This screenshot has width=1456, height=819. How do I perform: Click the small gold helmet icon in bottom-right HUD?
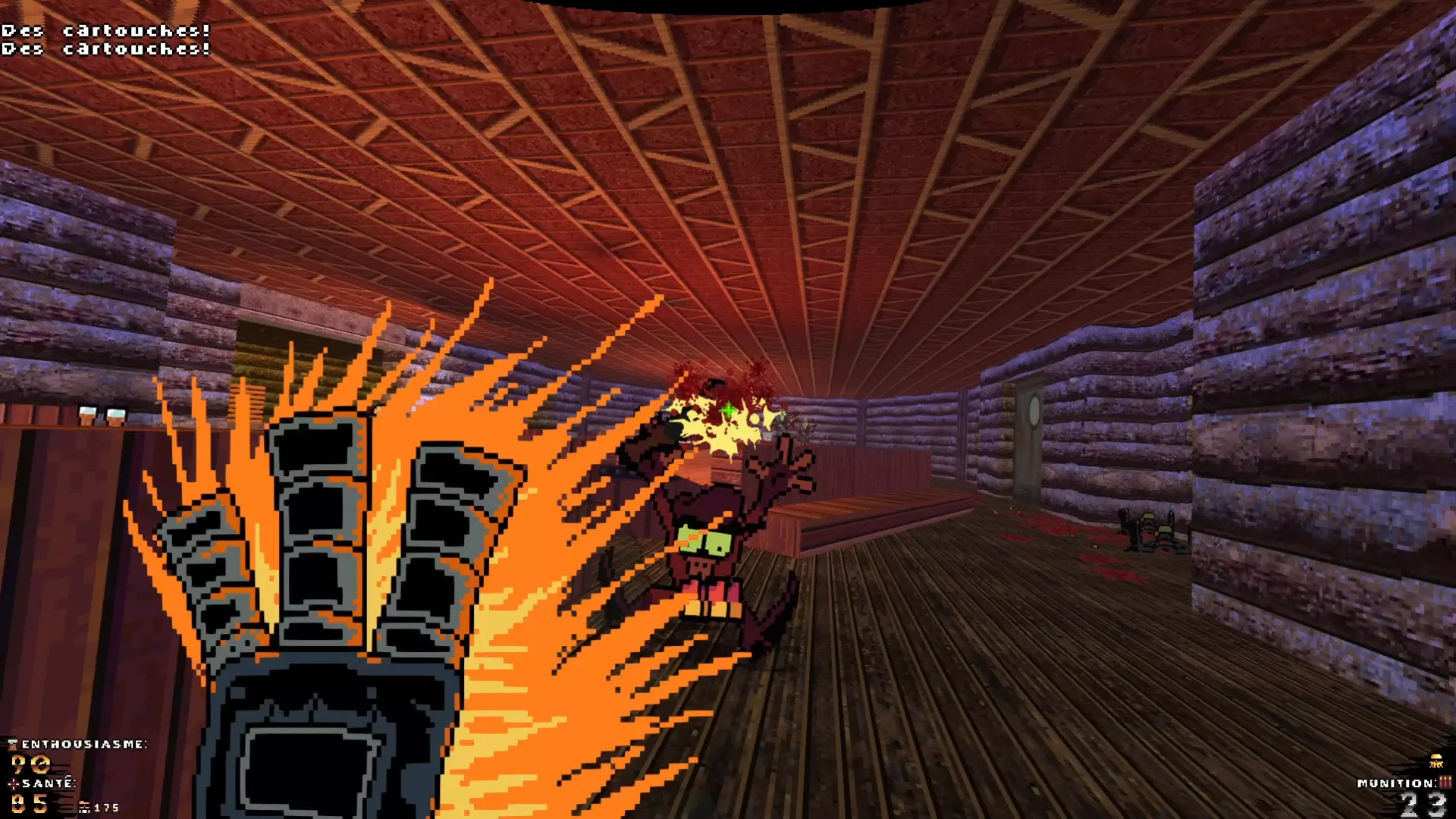(x=1436, y=764)
